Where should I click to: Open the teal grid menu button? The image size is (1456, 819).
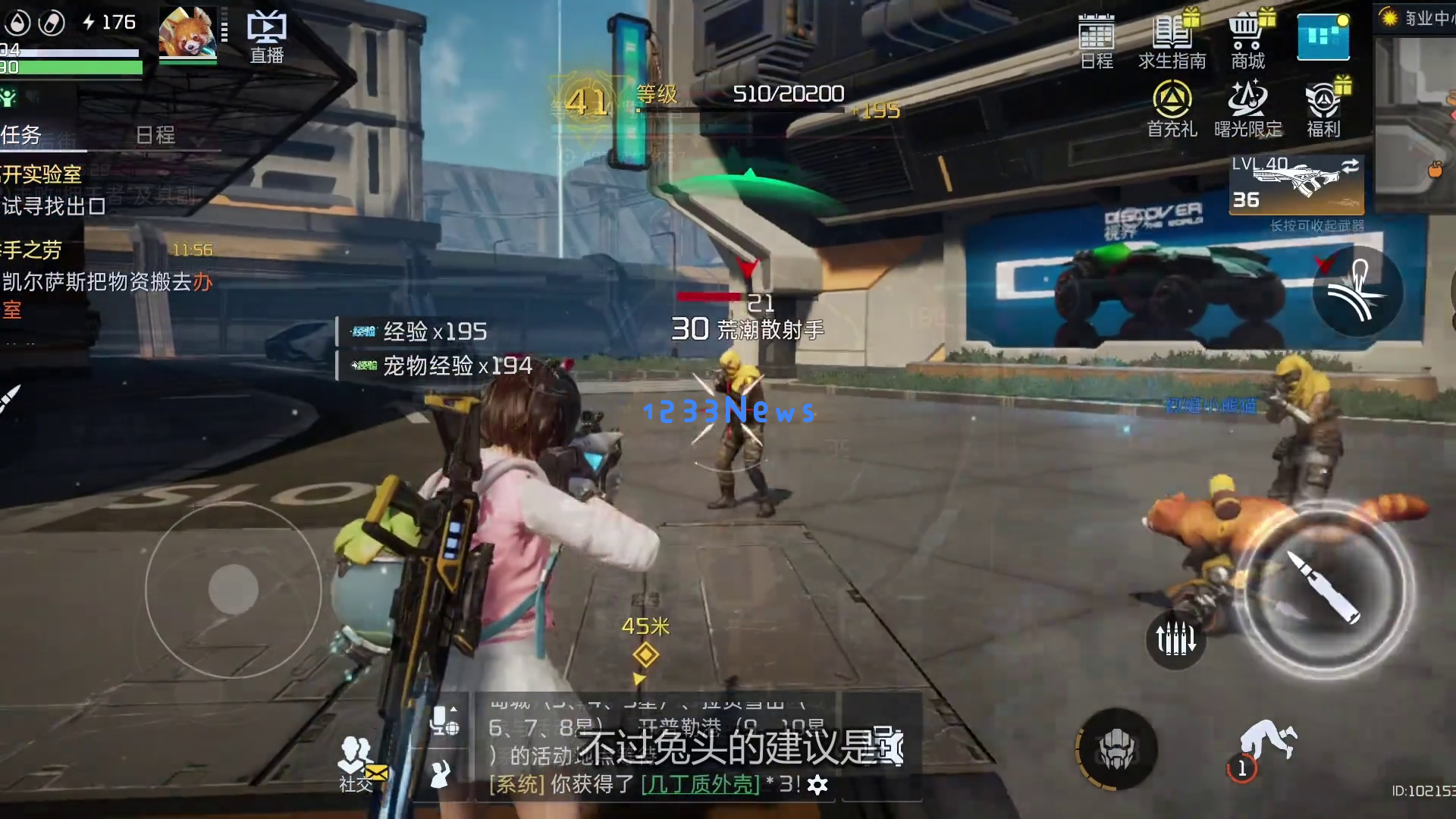click(1323, 37)
